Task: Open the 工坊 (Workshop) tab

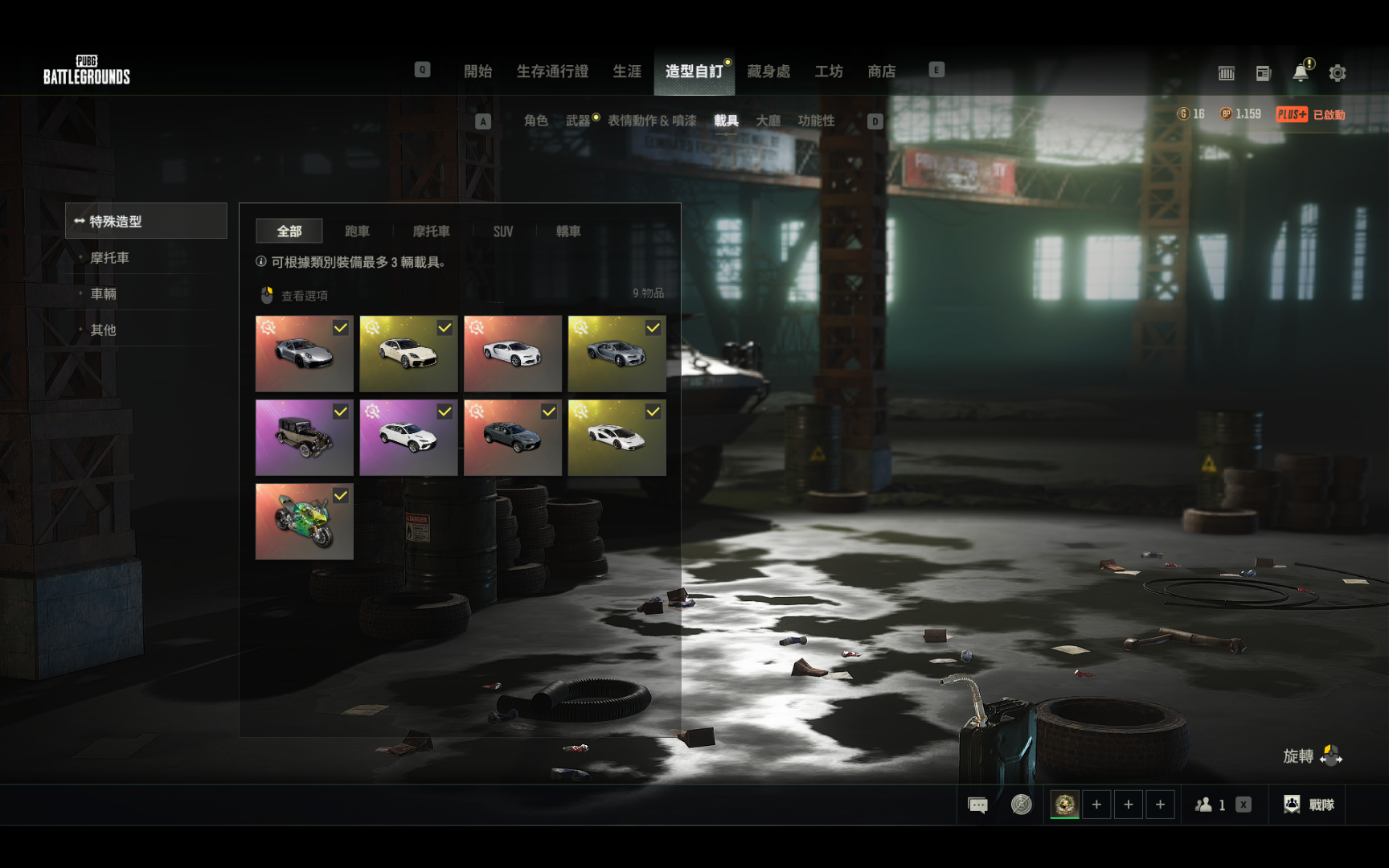Action: pyautogui.click(x=829, y=72)
